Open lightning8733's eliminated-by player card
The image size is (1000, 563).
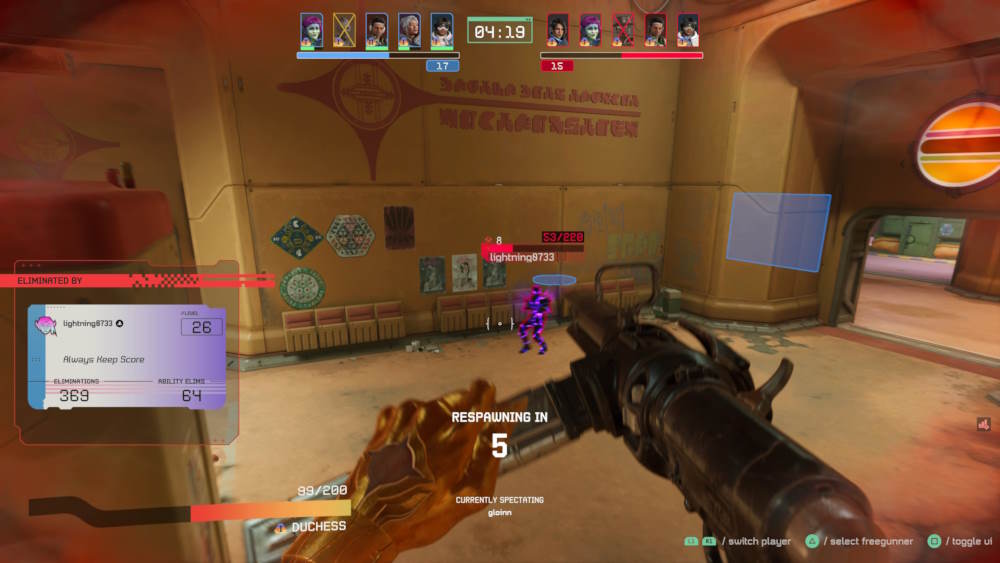(127, 358)
